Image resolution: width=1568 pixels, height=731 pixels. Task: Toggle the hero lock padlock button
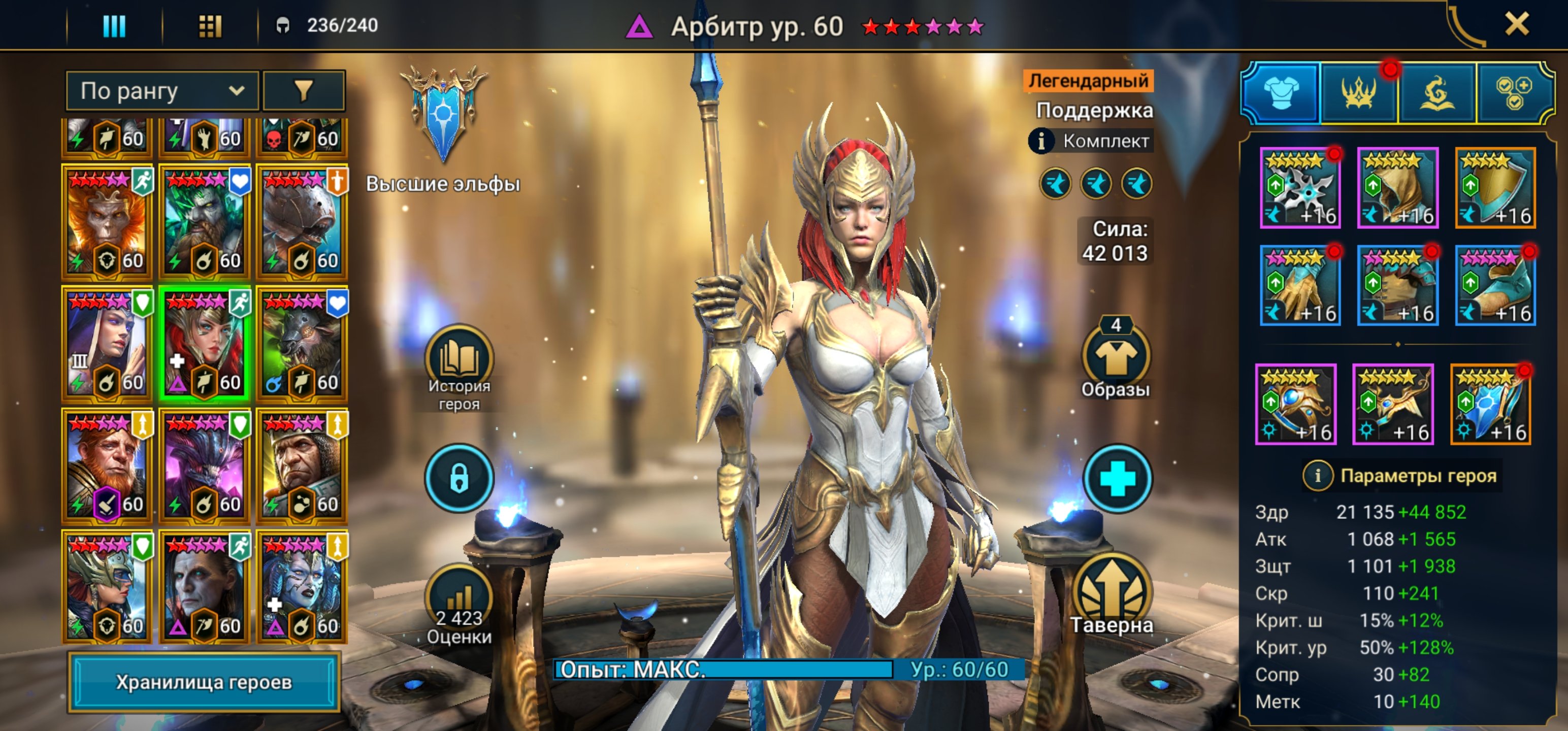click(x=459, y=478)
